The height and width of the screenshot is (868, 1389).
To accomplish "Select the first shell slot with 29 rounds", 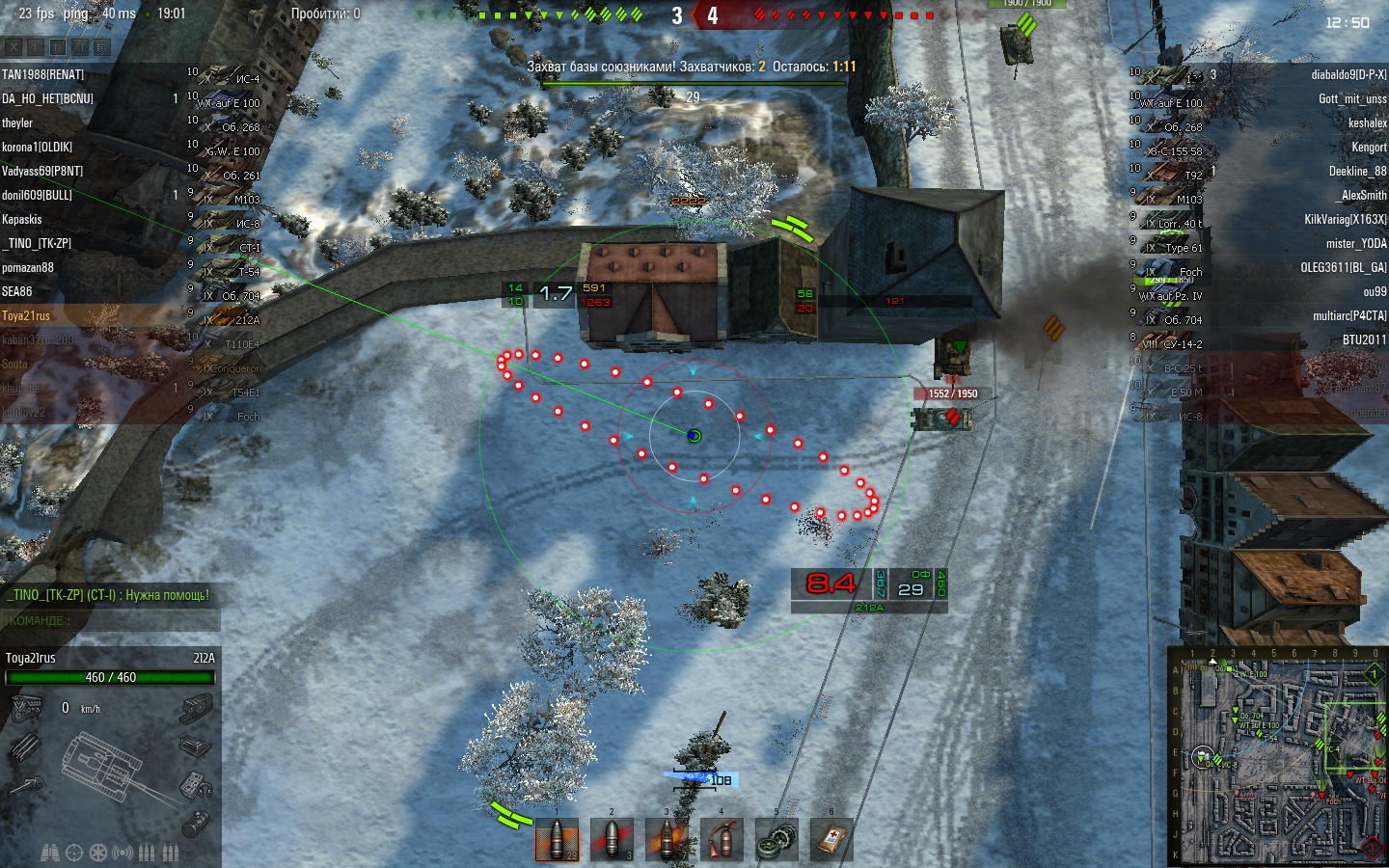I will pos(558,840).
